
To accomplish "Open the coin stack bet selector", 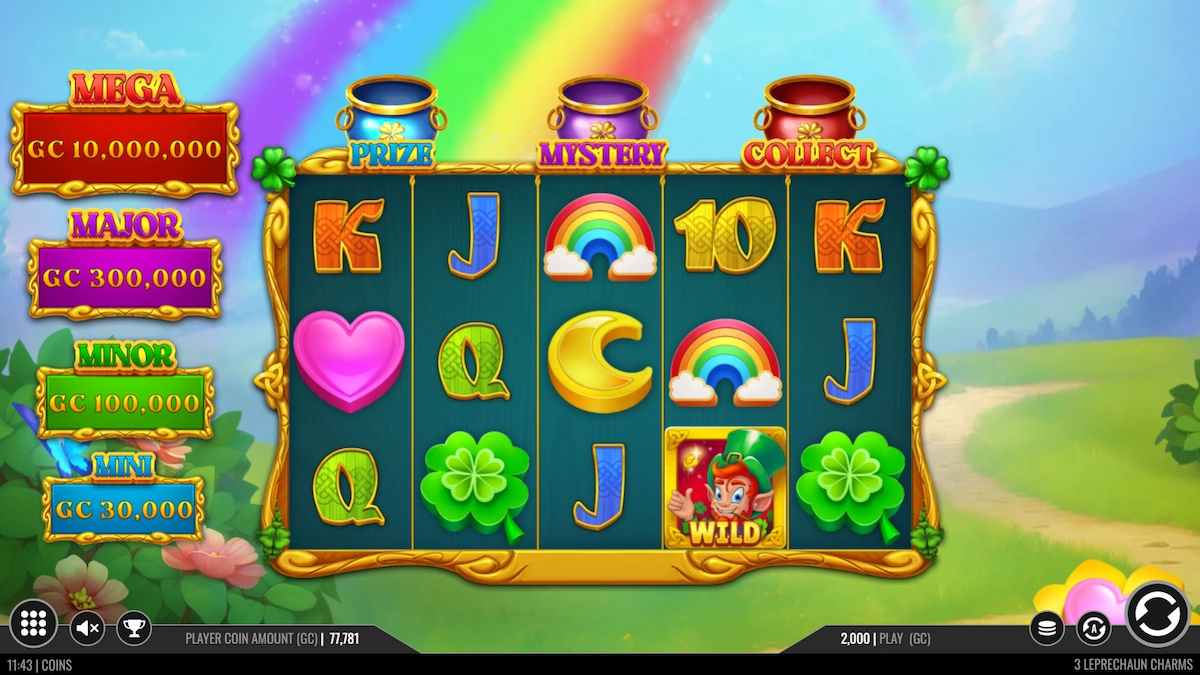I will pyautogui.click(x=1046, y=628).
